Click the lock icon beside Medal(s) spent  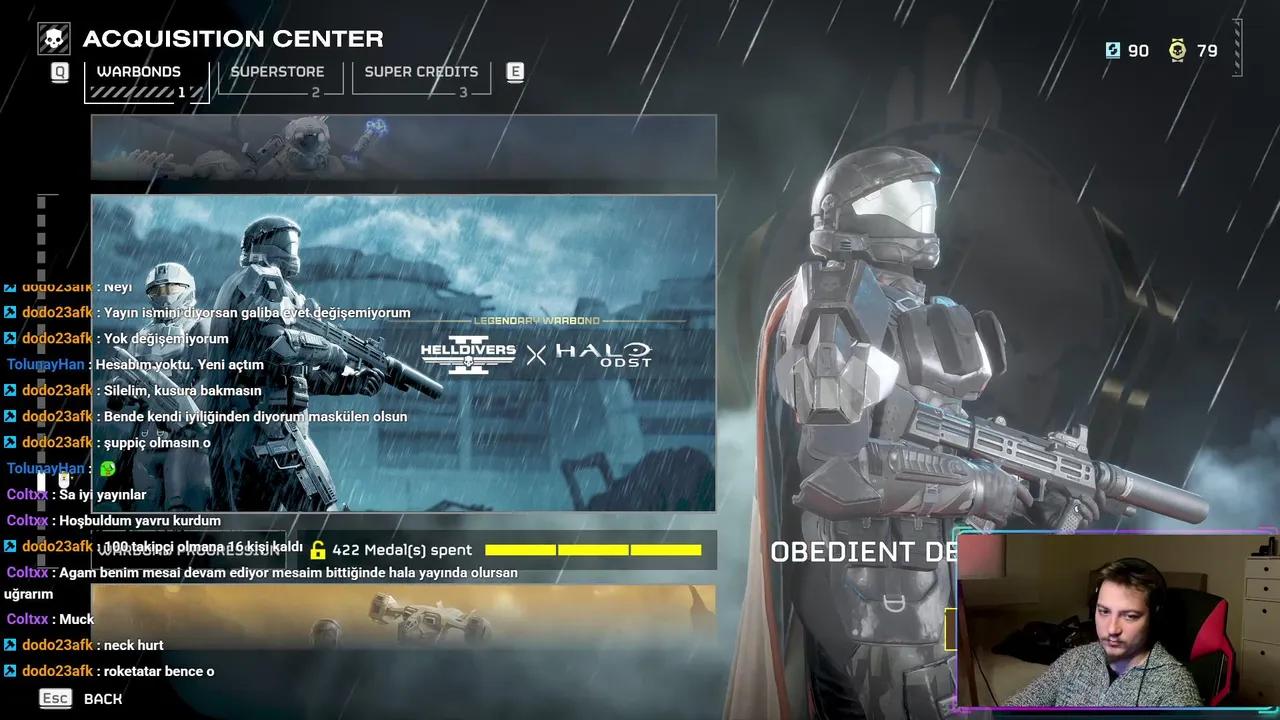[318, 549]
